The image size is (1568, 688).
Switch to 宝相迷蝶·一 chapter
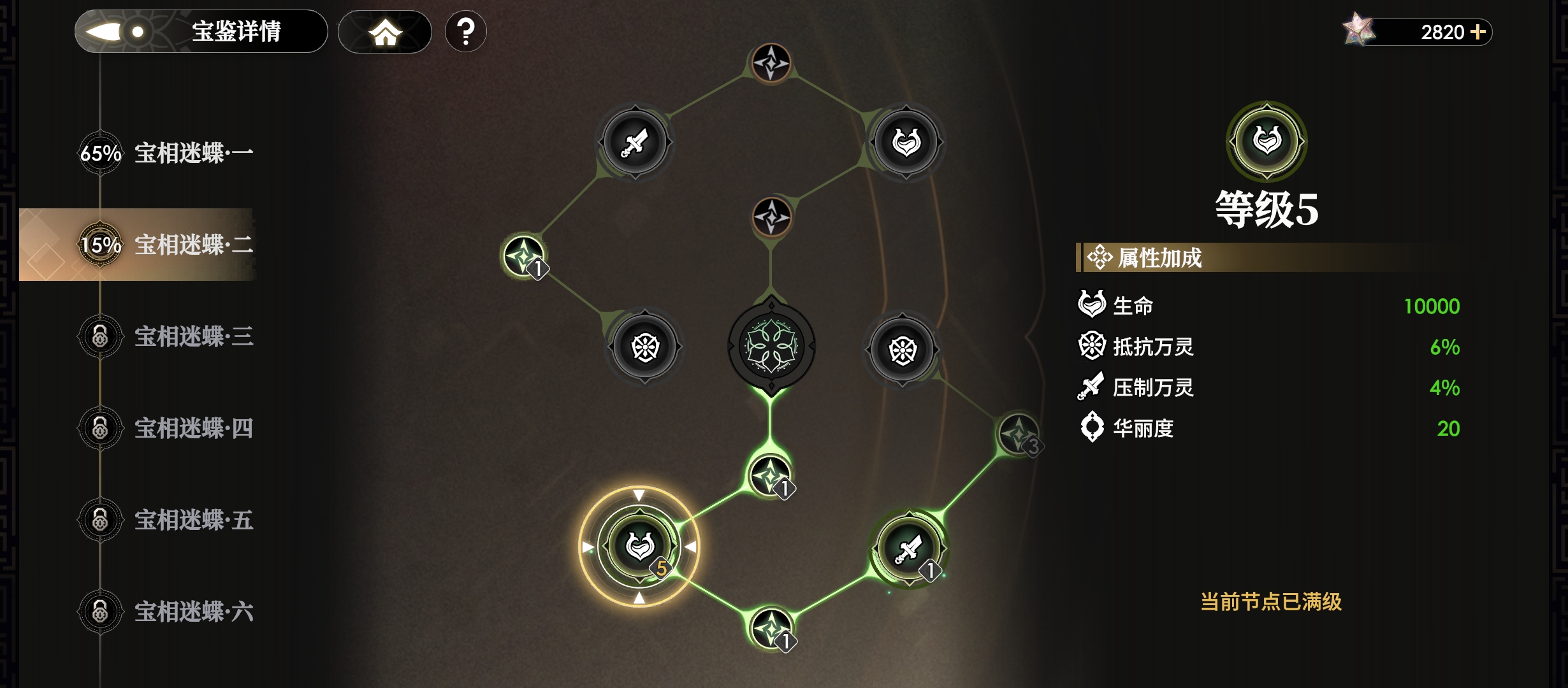click(166, 154)
